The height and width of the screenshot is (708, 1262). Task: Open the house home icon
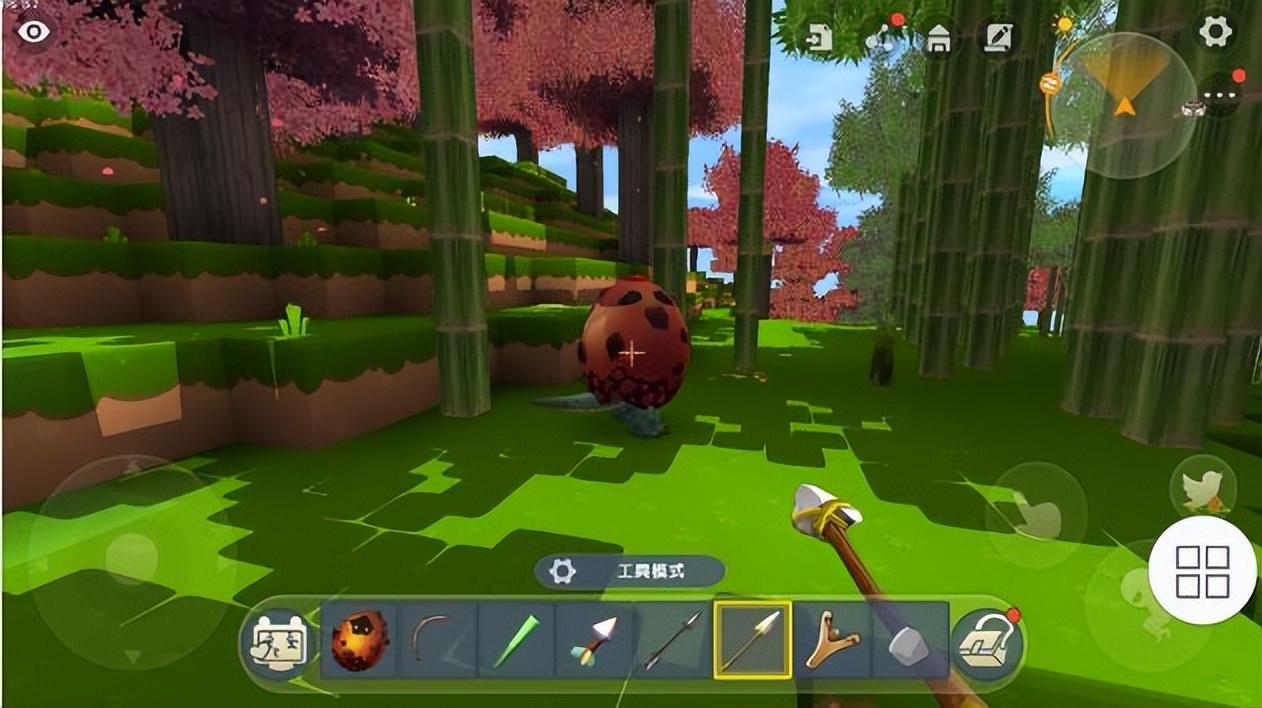click(938, 39)
